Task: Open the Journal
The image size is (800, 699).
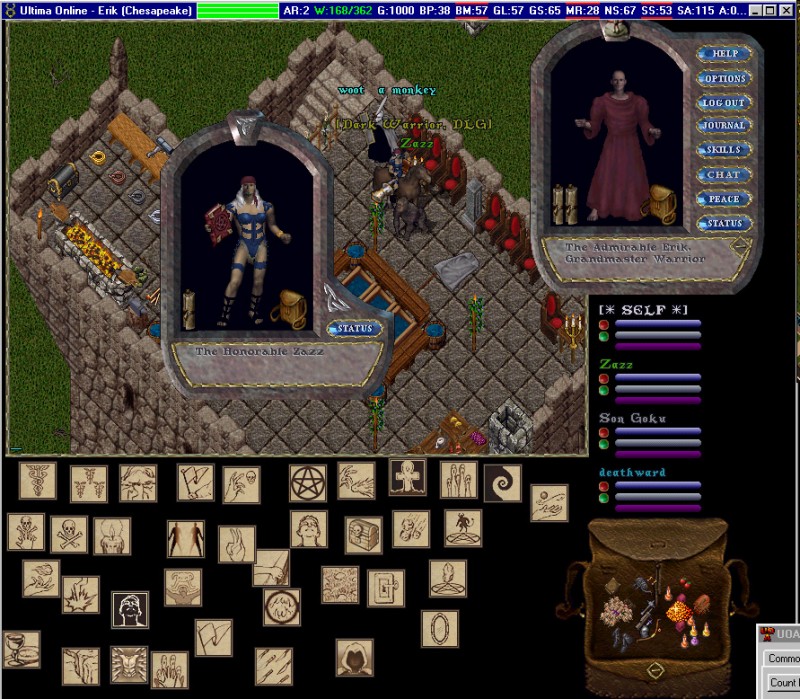Action: click(724, 126)
